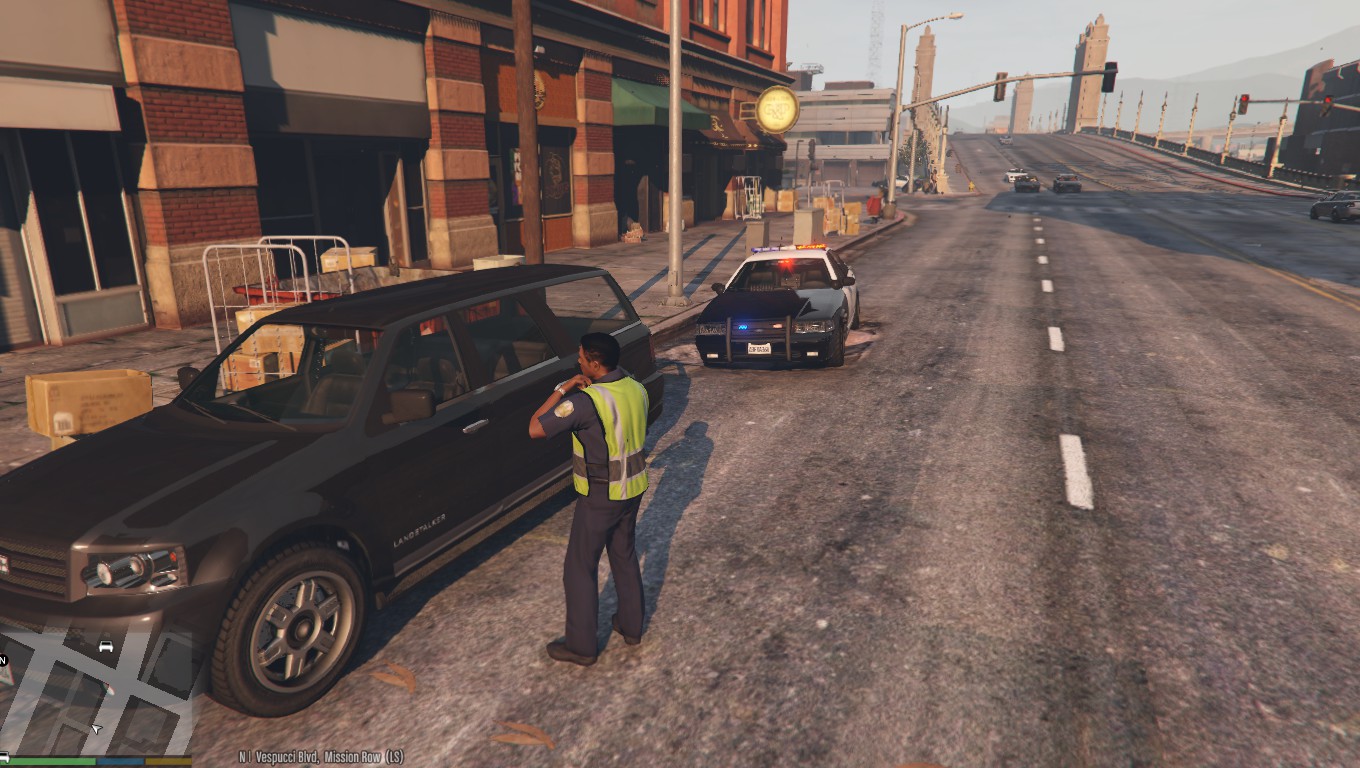Click the north compass marker on minimap
This screenshot has width=1360, height=768.
pos(4,660)
